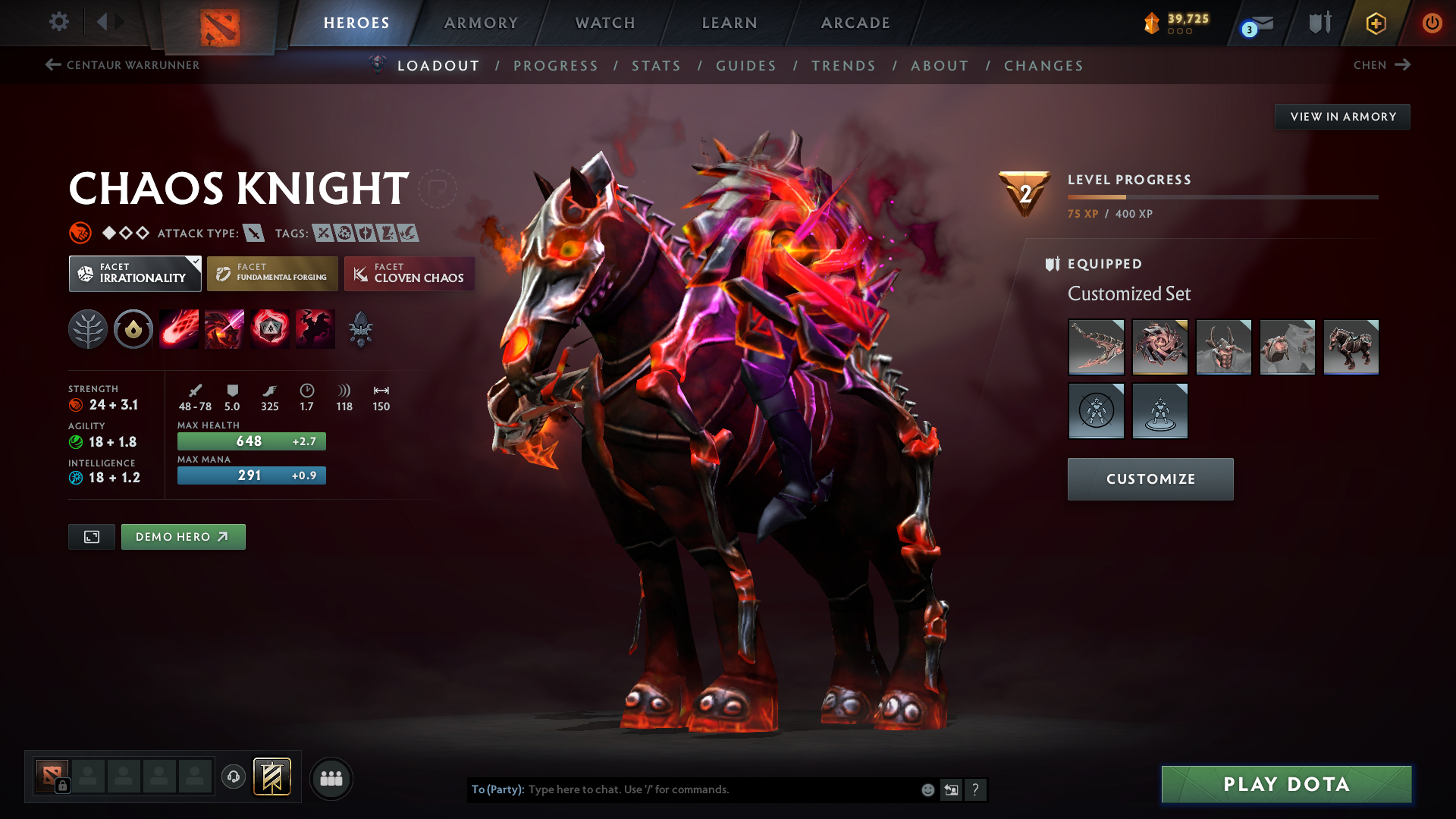Click the social friends list icon

(331, 778)
